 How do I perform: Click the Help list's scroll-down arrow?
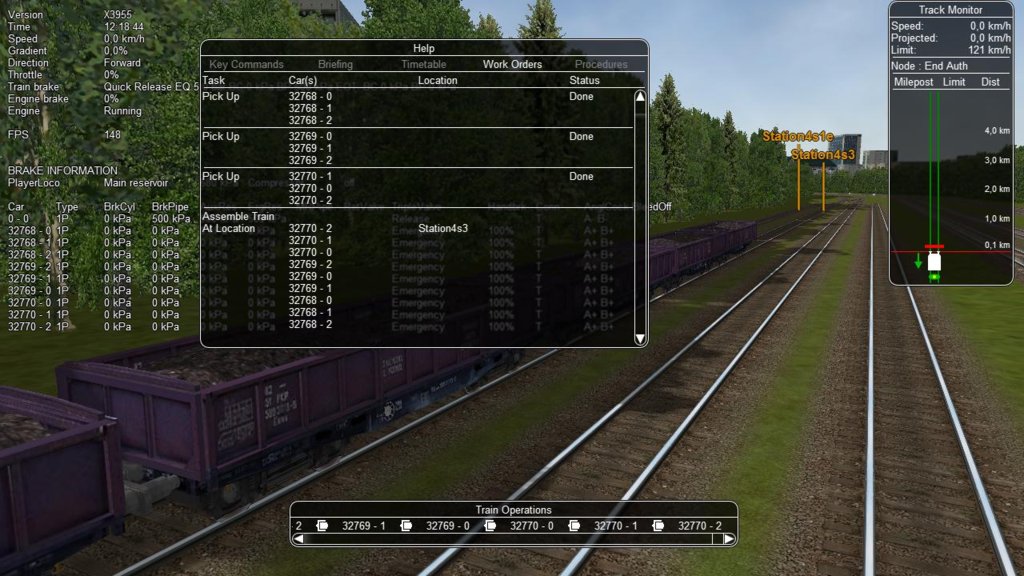coord(641,338)
